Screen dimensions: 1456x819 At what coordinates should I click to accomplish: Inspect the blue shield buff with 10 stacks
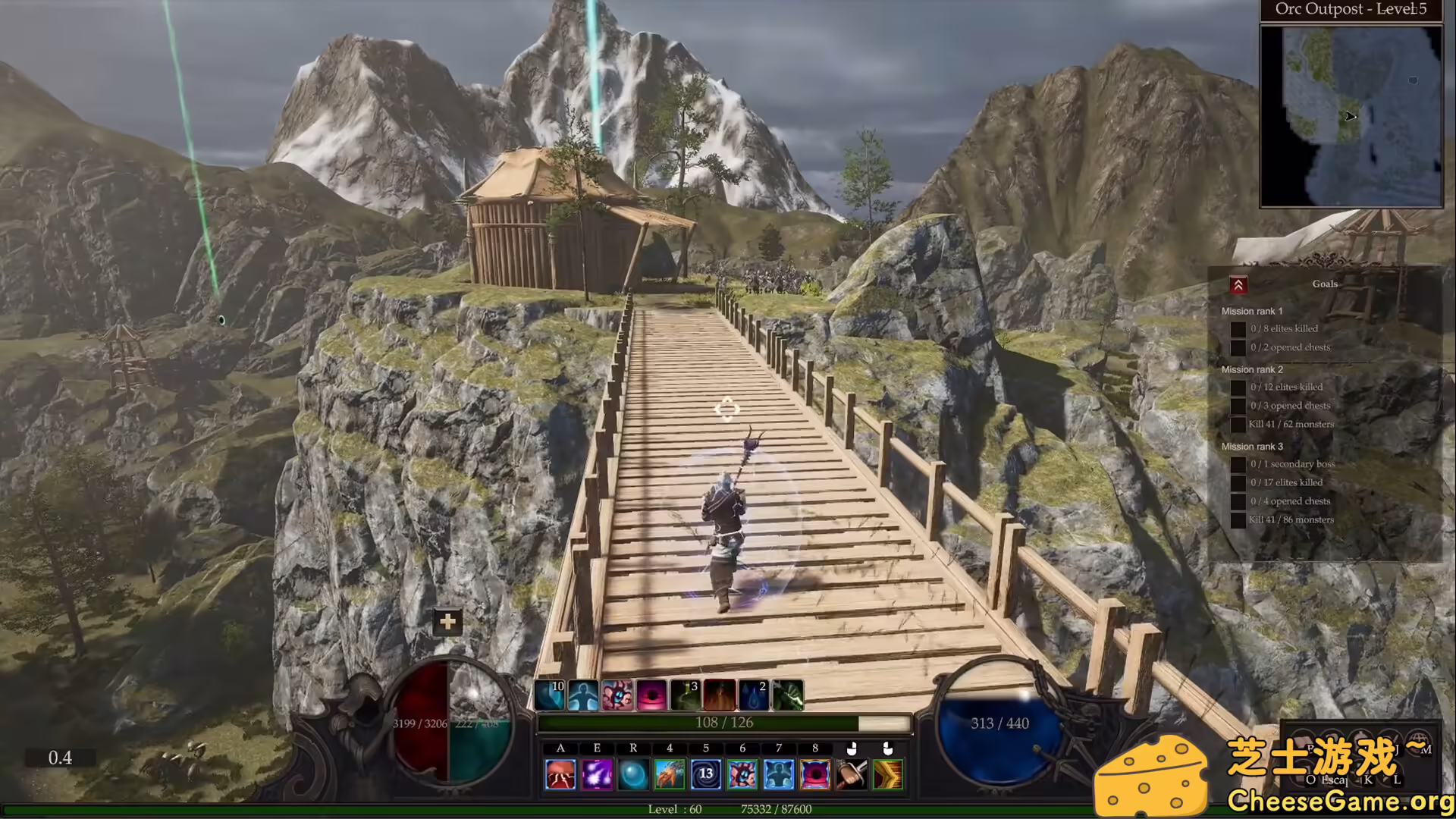550,695
